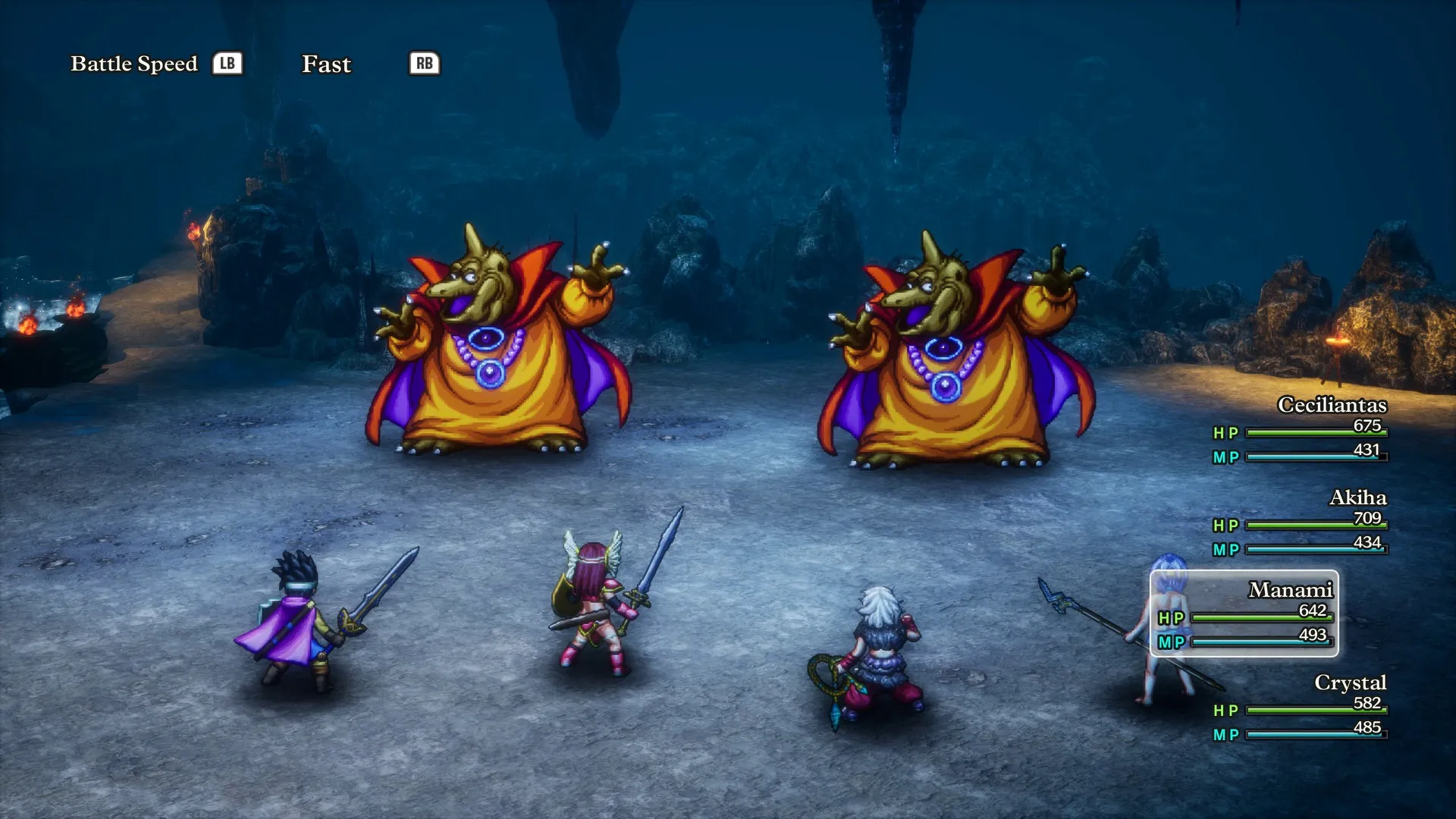Toggle Fast battle speed mode

[x=326, y=64]
